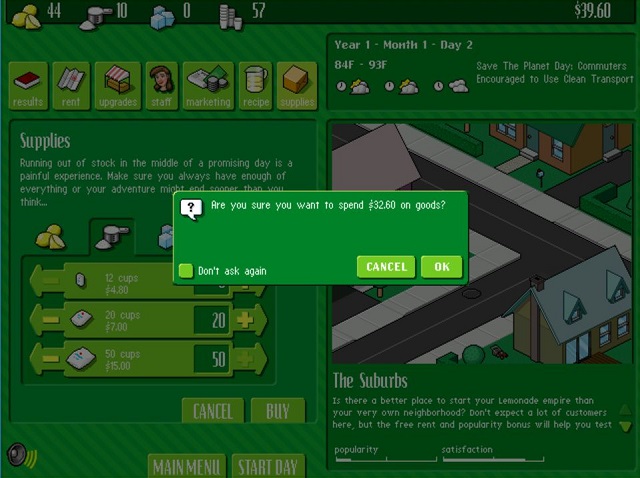Confirm the purchase with OK
The width and height of the screenshot is (640, 478).
point(441,266)
